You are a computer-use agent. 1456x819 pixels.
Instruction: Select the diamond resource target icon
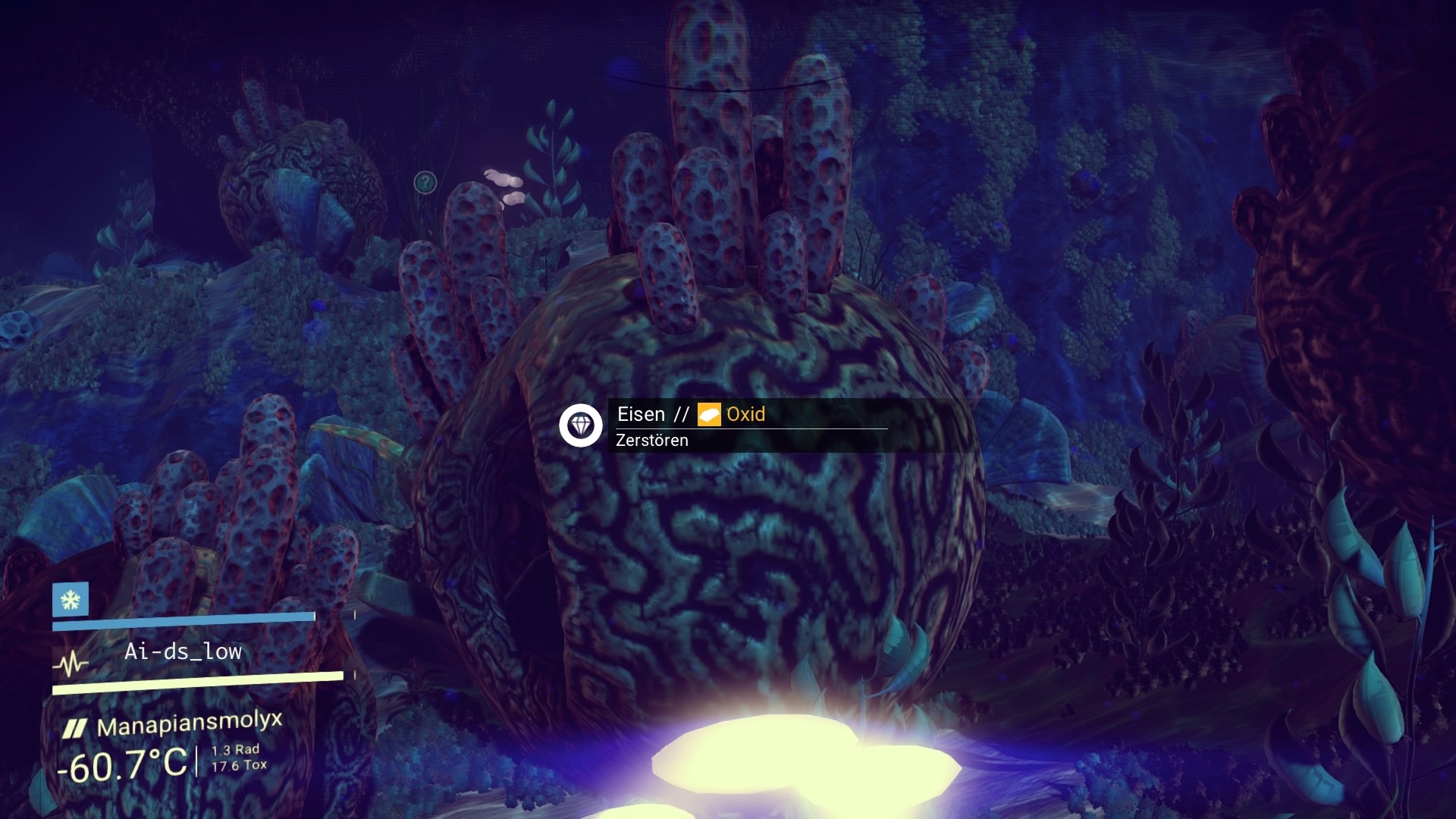pos(581,425)
